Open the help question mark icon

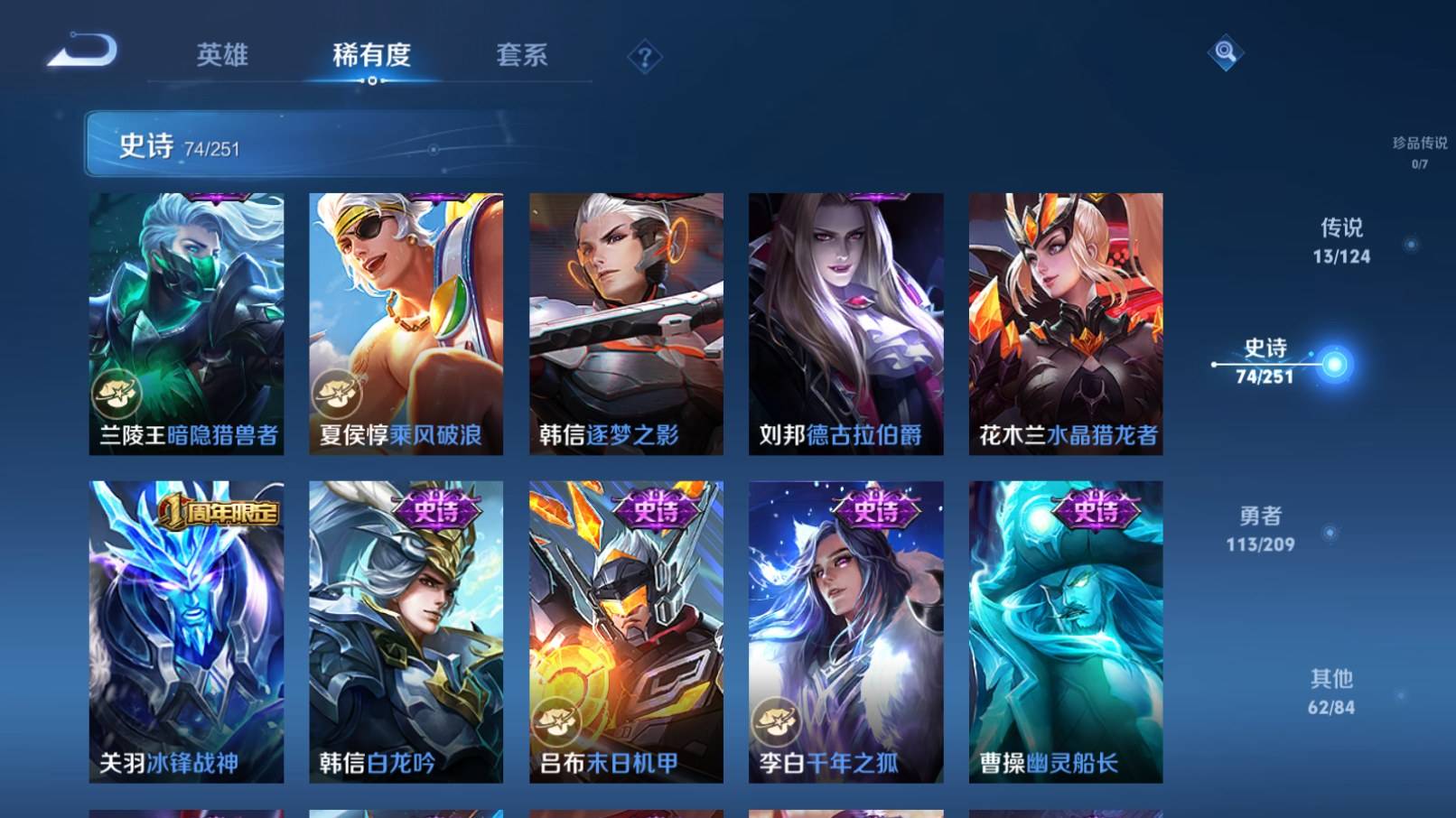coord(644,58)
